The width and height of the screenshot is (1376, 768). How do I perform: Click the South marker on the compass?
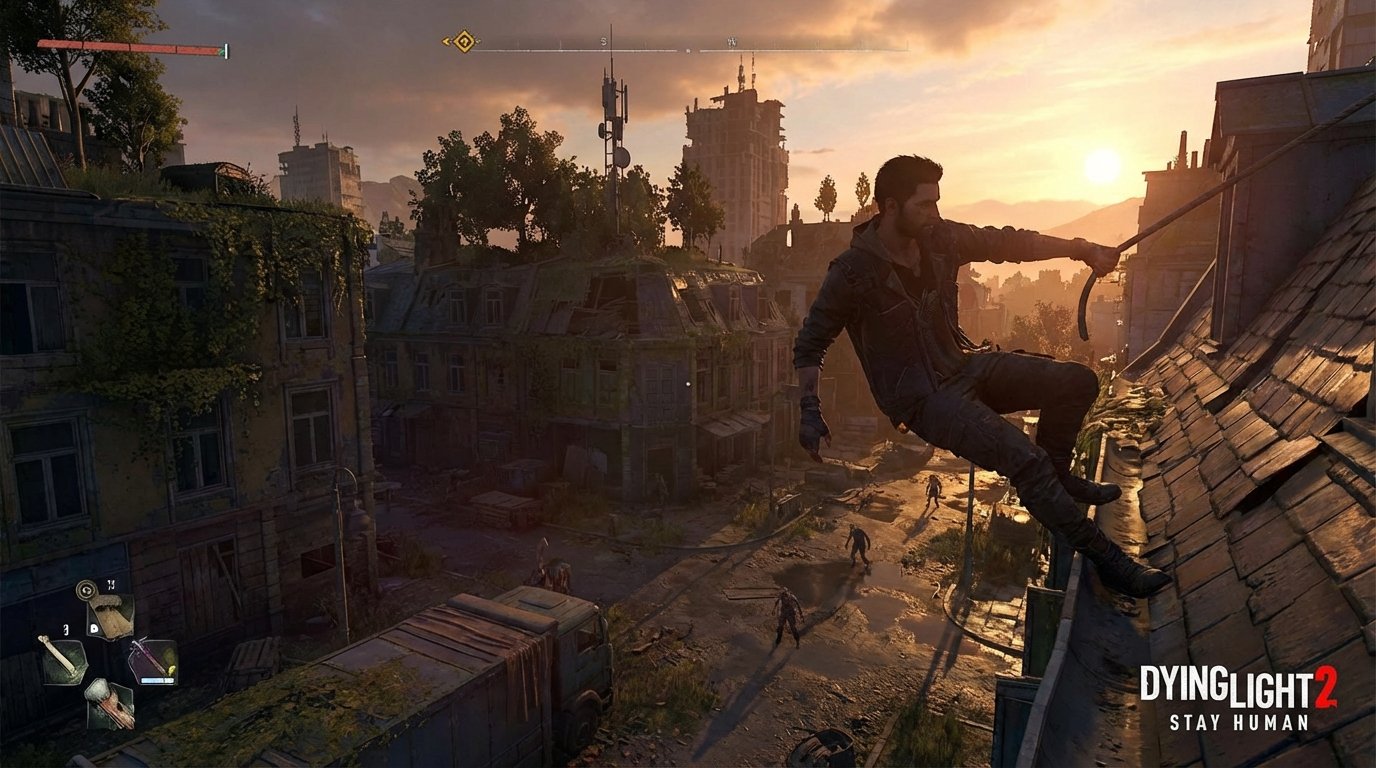pos(604,41)
